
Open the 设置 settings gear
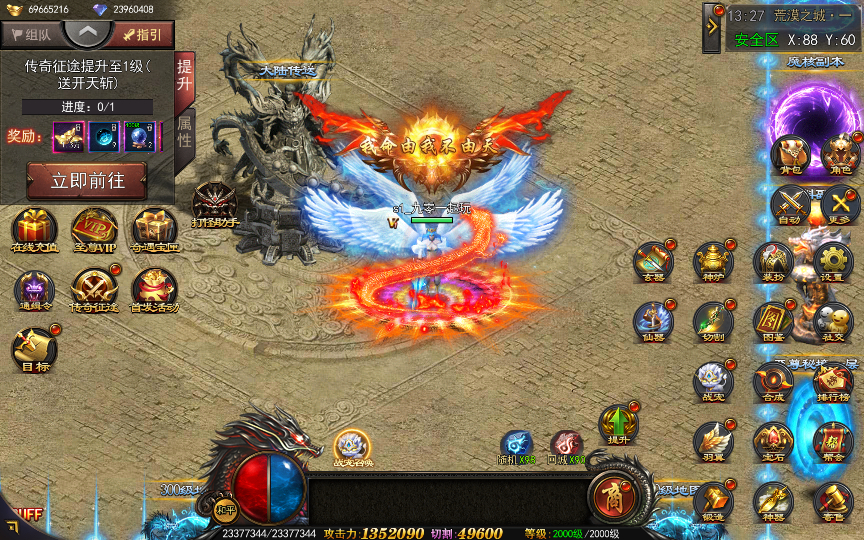coord(832,260)
